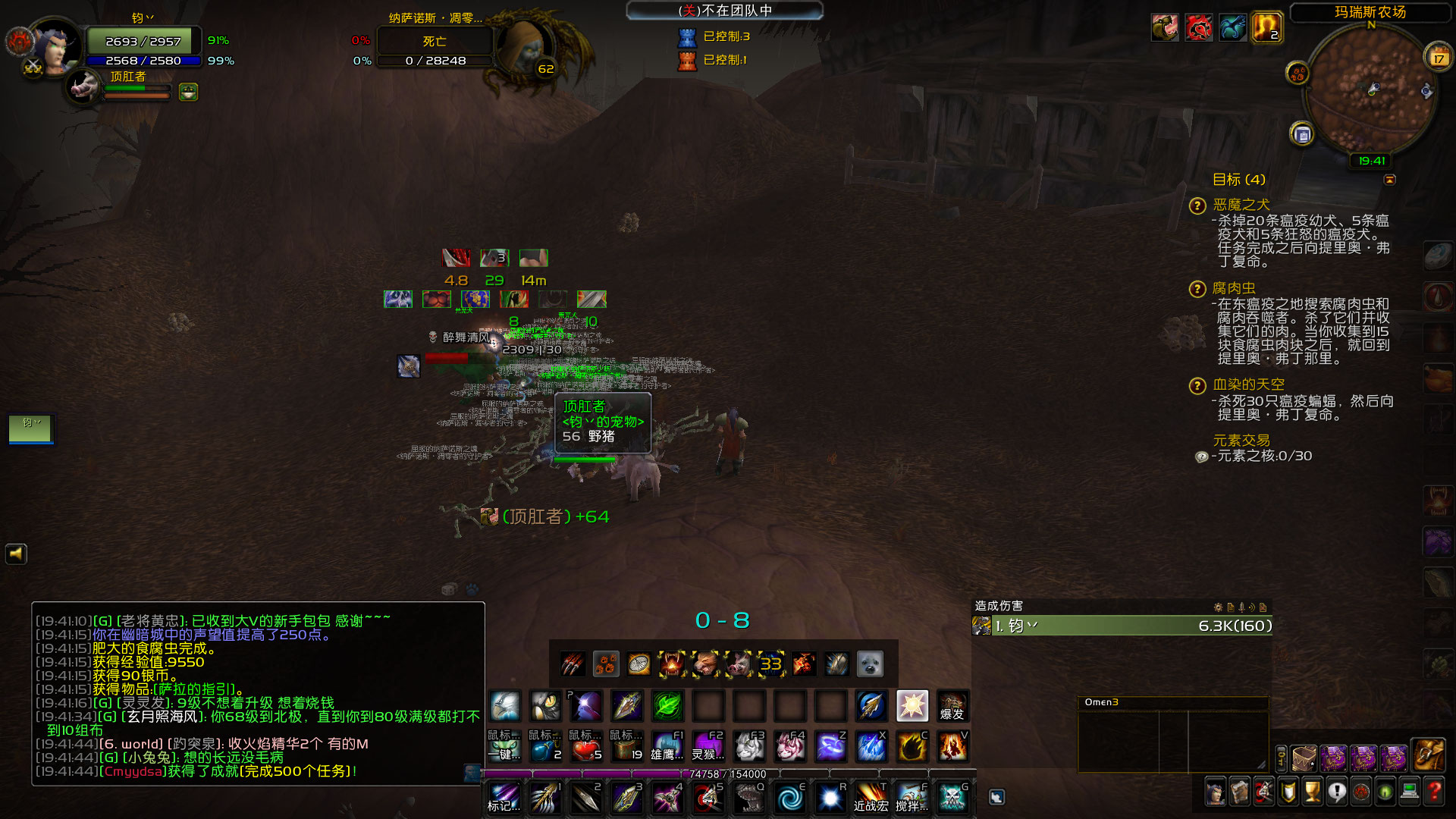Viewport: 1456px width, 819px height.
Task: Open help with the red question mark icon
Action: pyautogui.click(x=1435, y=792)
